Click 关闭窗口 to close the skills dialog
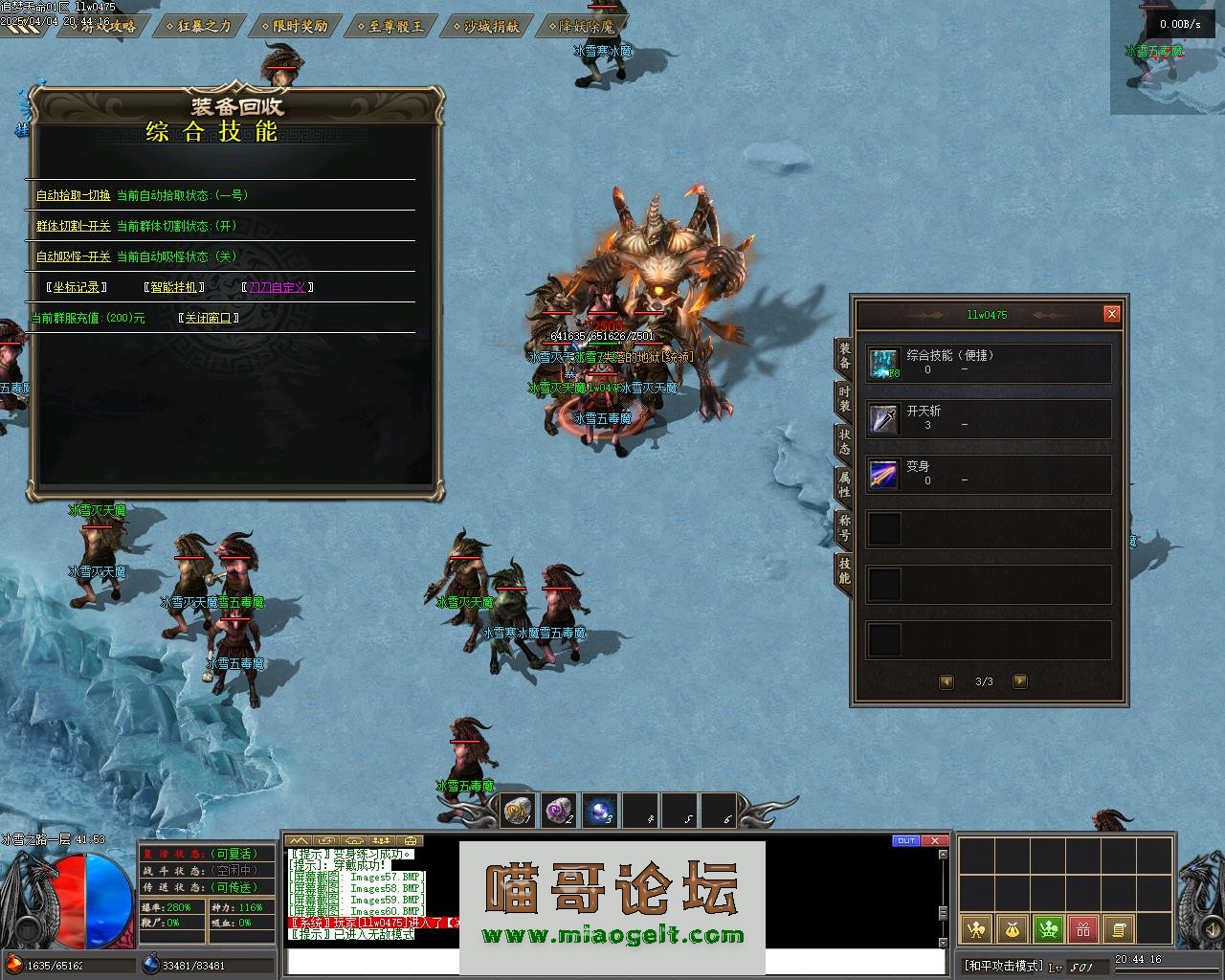Image resolution: width=1225 pixels, height=980 pixels. 208,318
